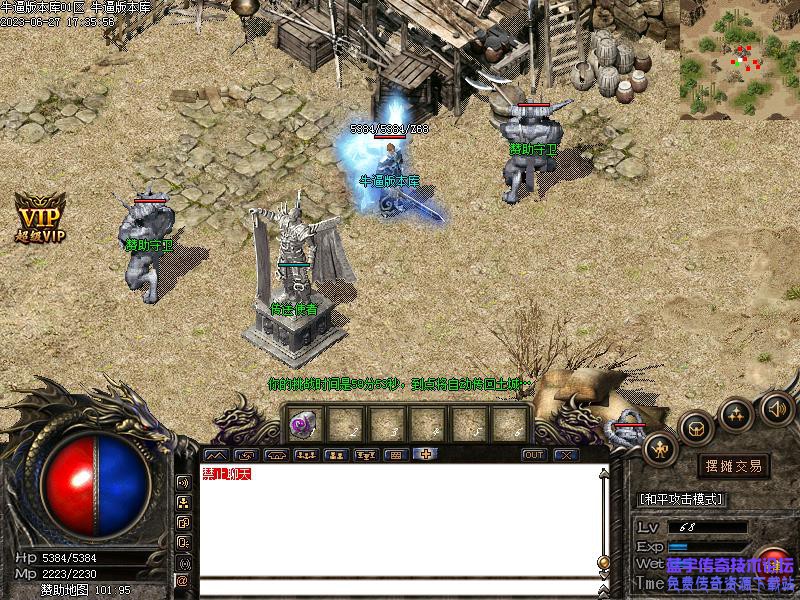
Task: Click the OUT button above the chat
Action: click(x=535, y=455)
